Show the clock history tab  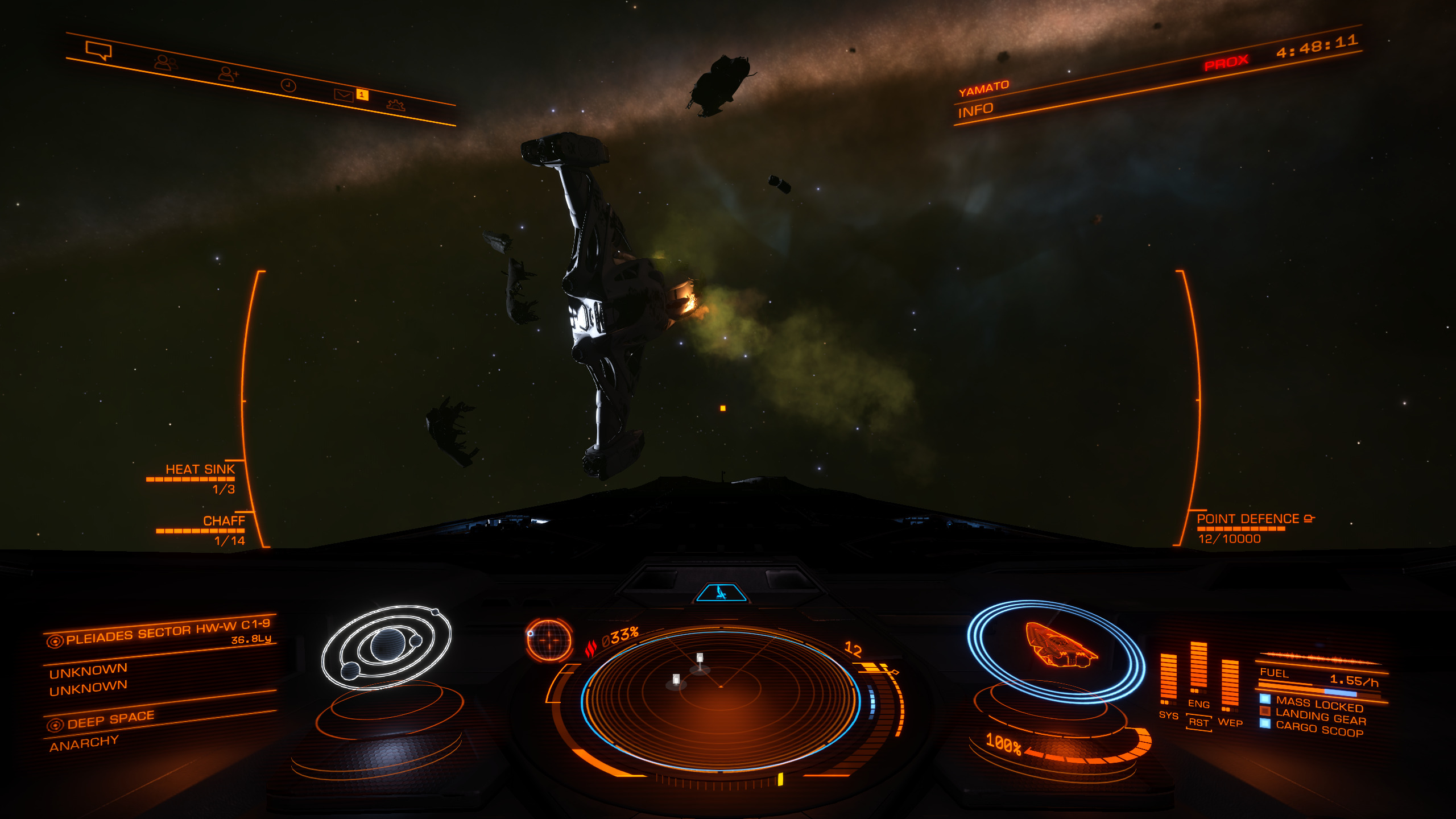[288, 85]
